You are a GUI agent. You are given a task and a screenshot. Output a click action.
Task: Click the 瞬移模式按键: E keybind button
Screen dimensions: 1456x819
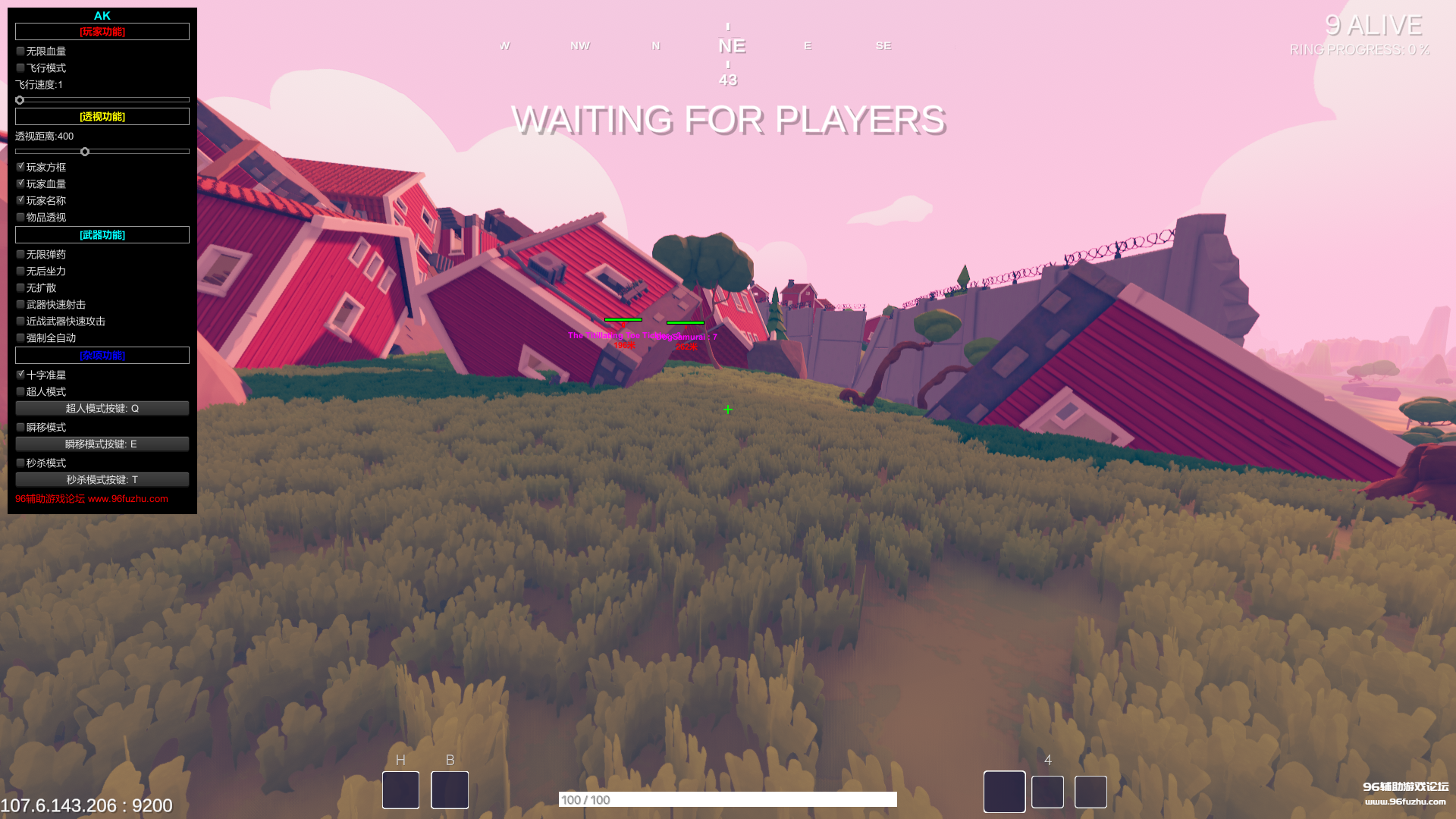[102, 444]
